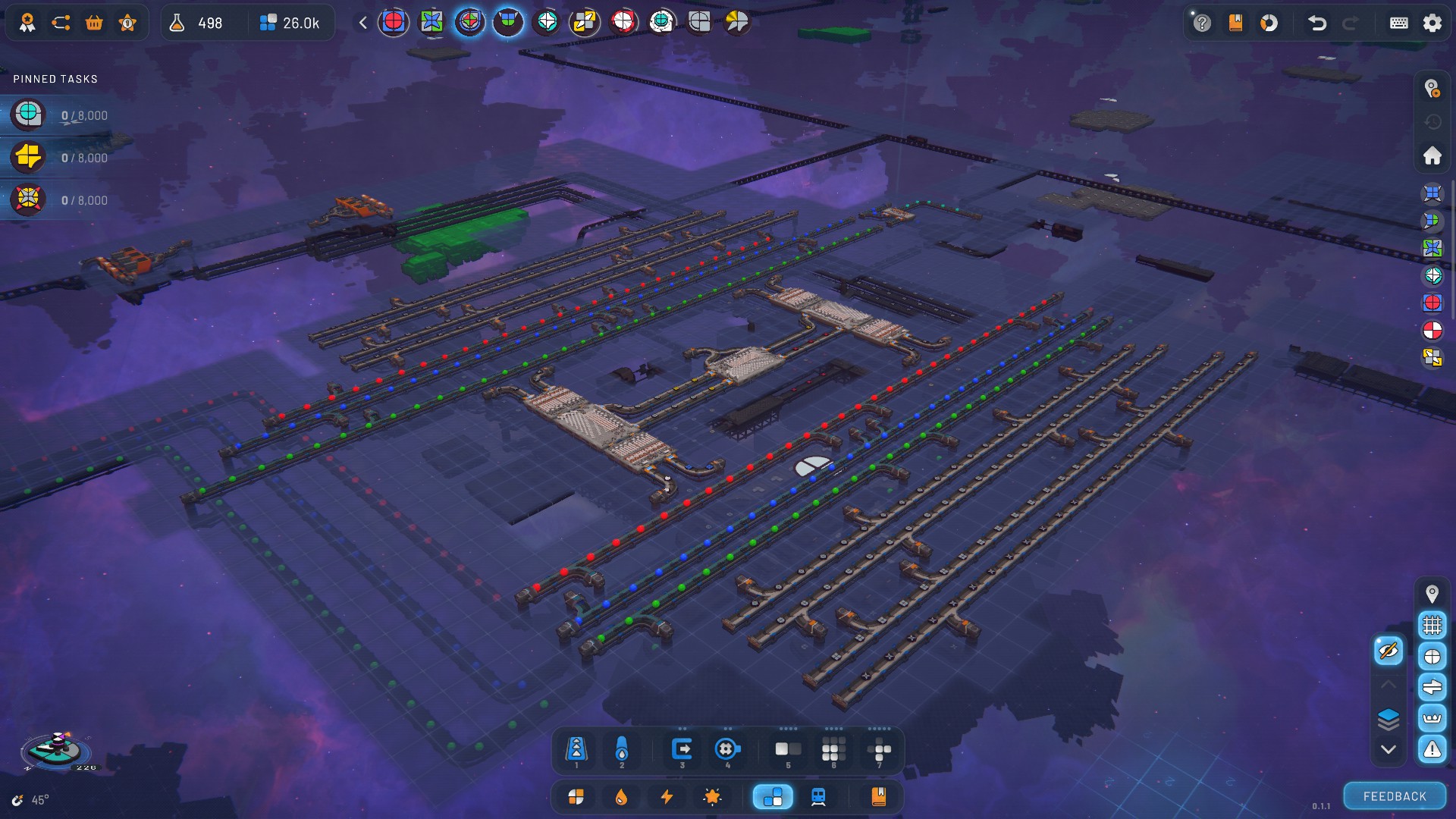
Task: Select the space belt tool
Action: [576, 749]
